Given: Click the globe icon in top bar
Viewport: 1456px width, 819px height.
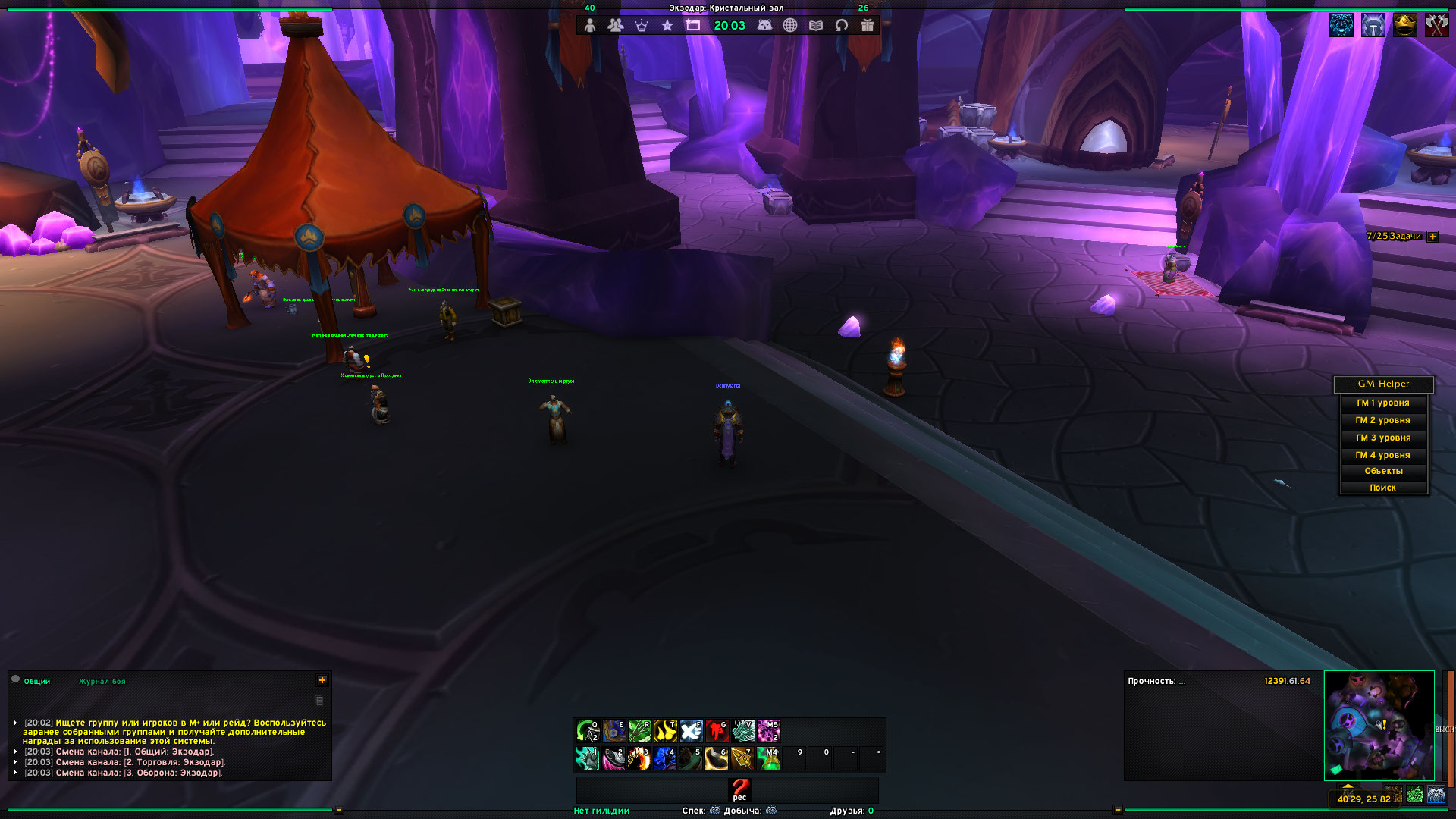Looking at the screenshot, I should click(x=790, y=26).
